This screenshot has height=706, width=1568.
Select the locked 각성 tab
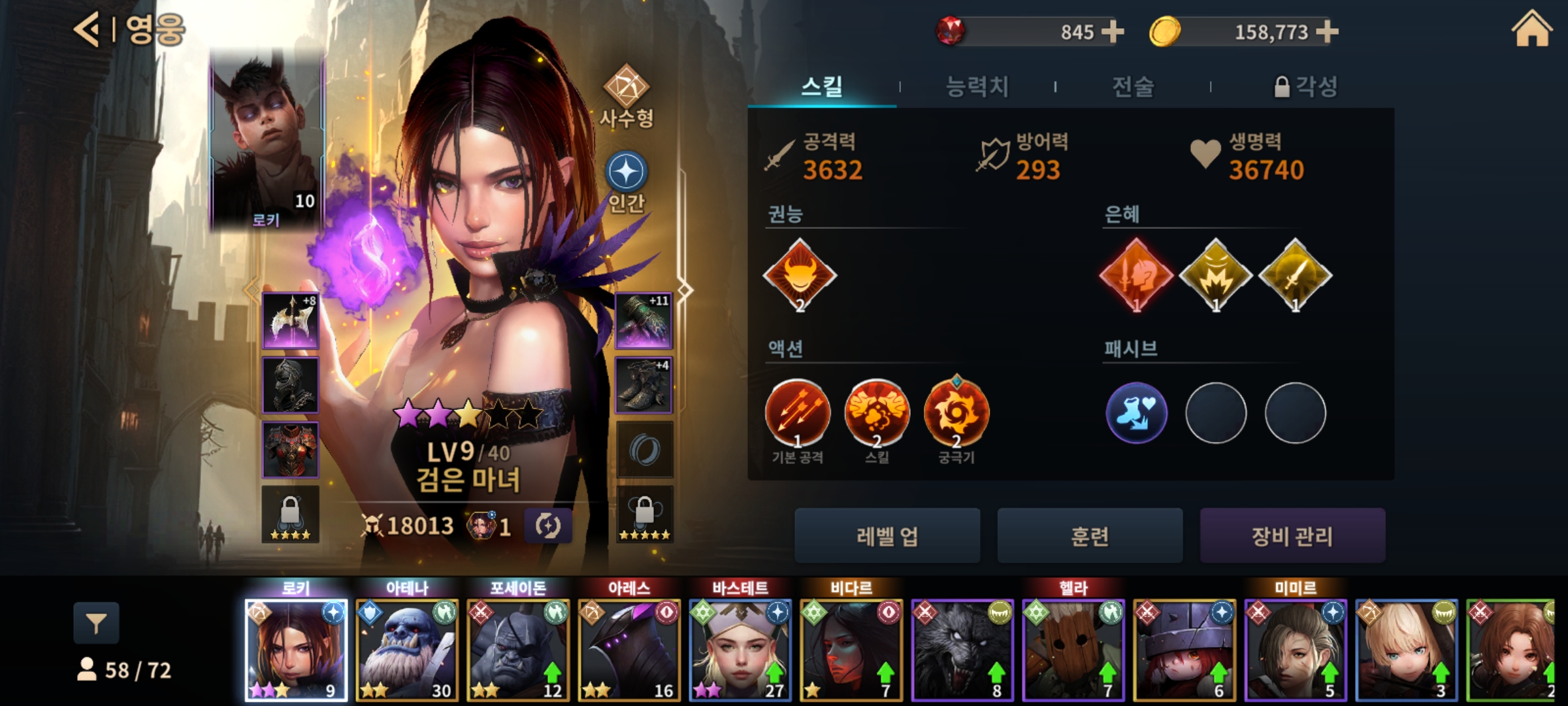click(1307, 86)
